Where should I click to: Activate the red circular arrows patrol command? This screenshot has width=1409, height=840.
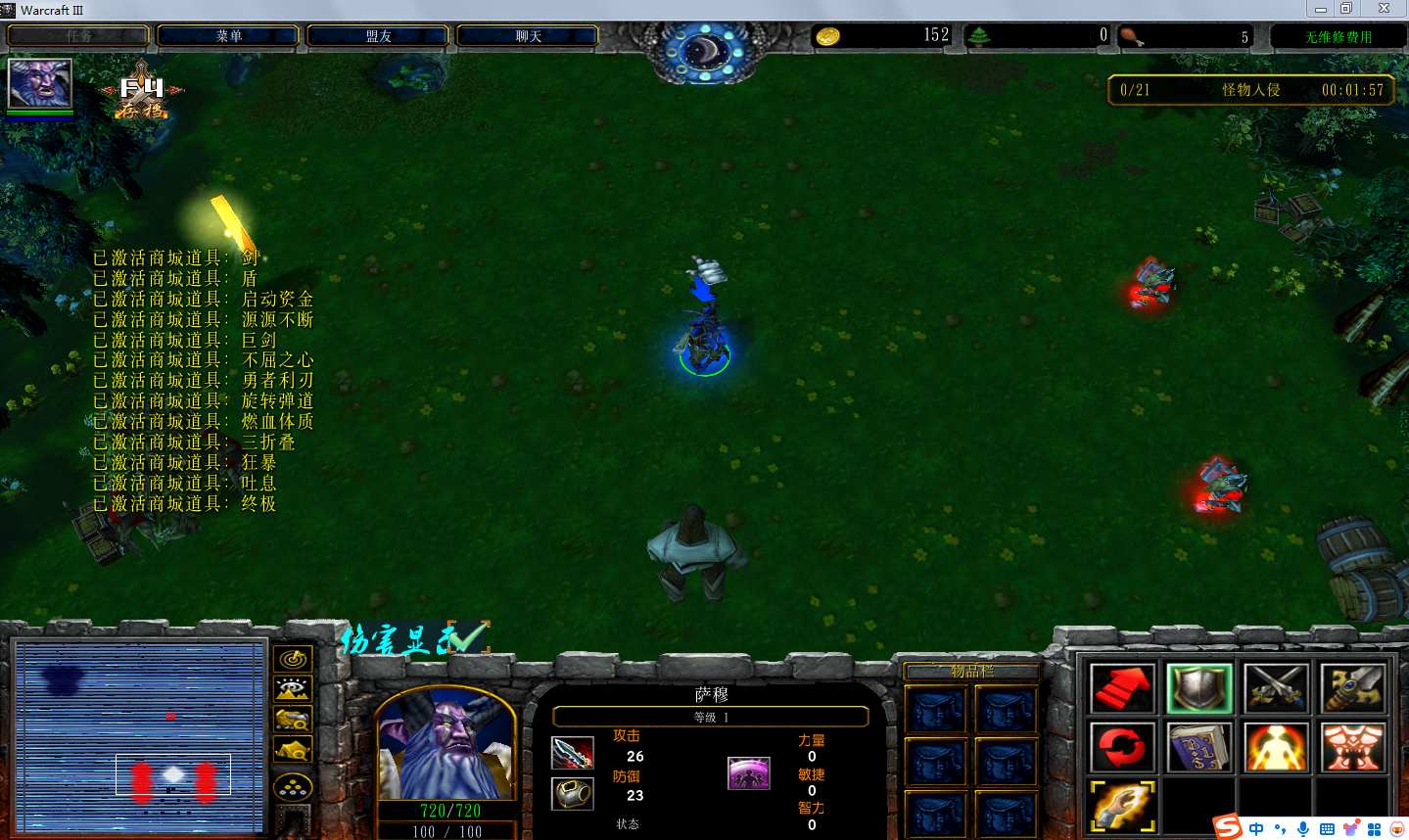(x=1122, y=747)
